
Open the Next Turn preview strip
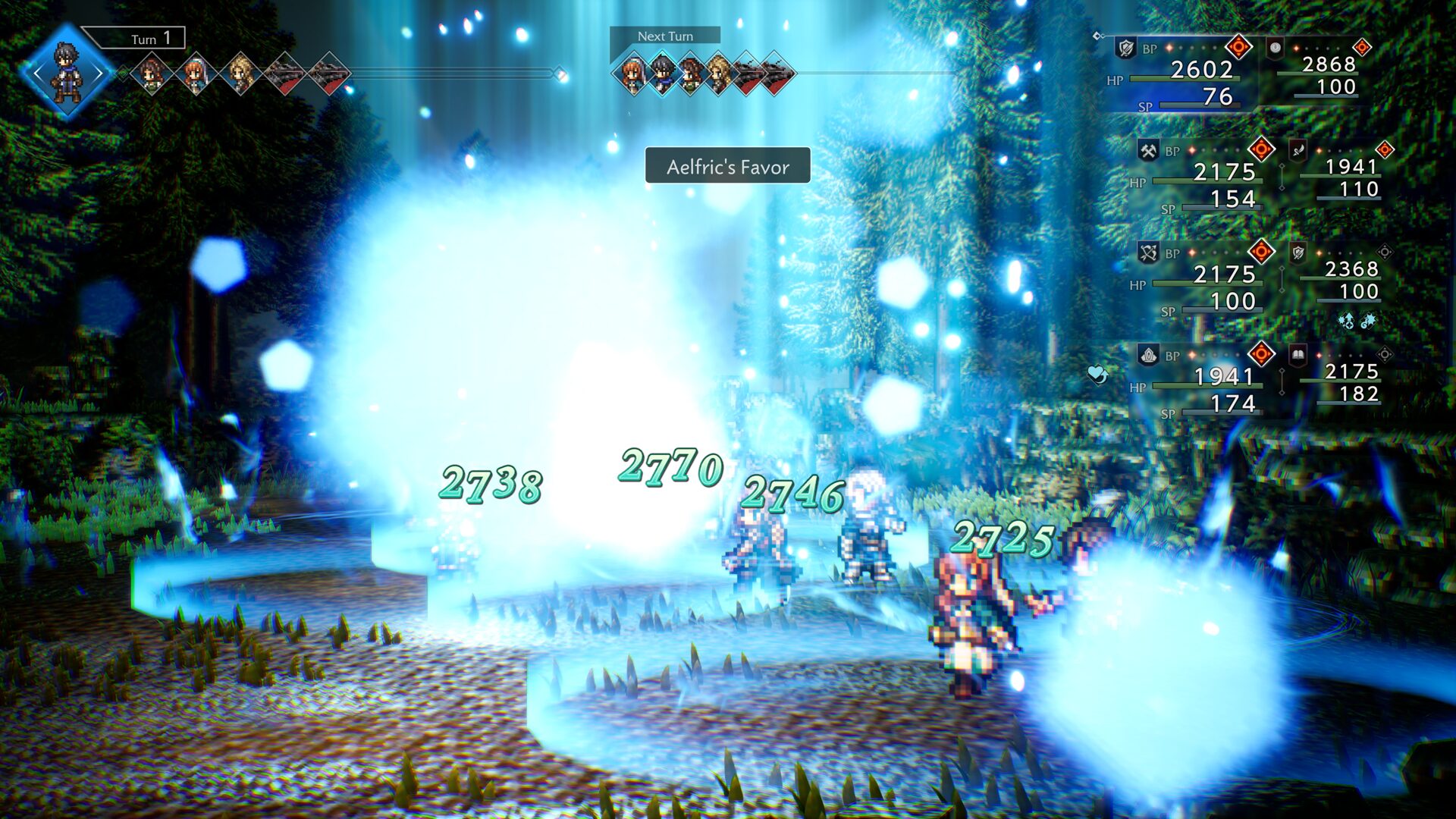pos(666,36)
